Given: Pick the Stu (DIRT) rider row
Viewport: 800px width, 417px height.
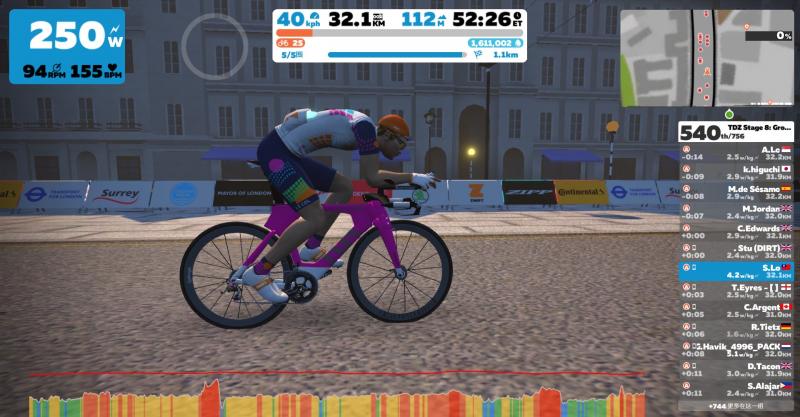Looking at the screenshot, I should click(x=736, y=250).
